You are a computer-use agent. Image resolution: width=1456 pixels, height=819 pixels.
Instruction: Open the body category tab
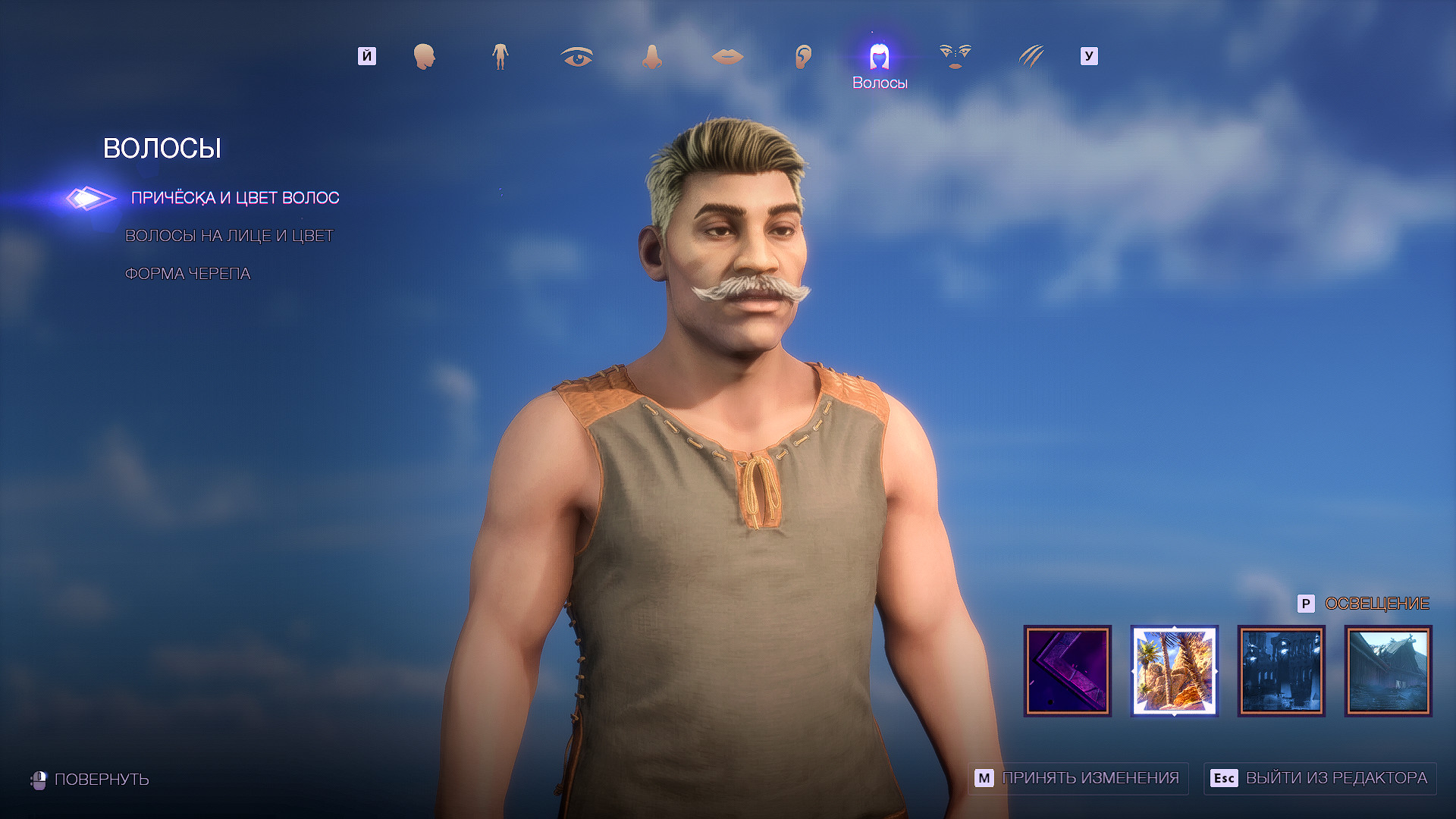point(500,56)
